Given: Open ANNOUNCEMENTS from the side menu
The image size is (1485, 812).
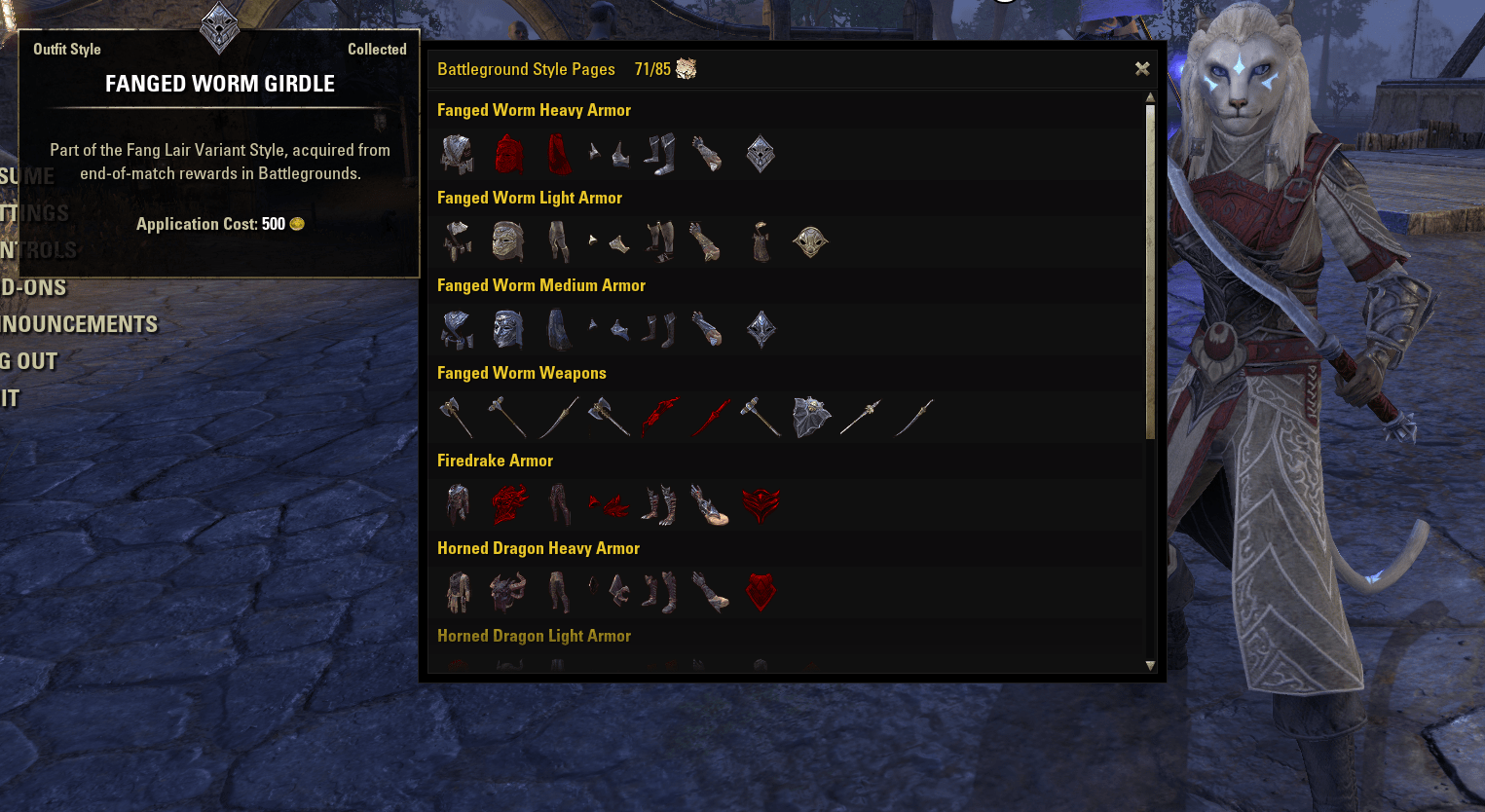Looking at the screenshot, I should tap(80, 324).
